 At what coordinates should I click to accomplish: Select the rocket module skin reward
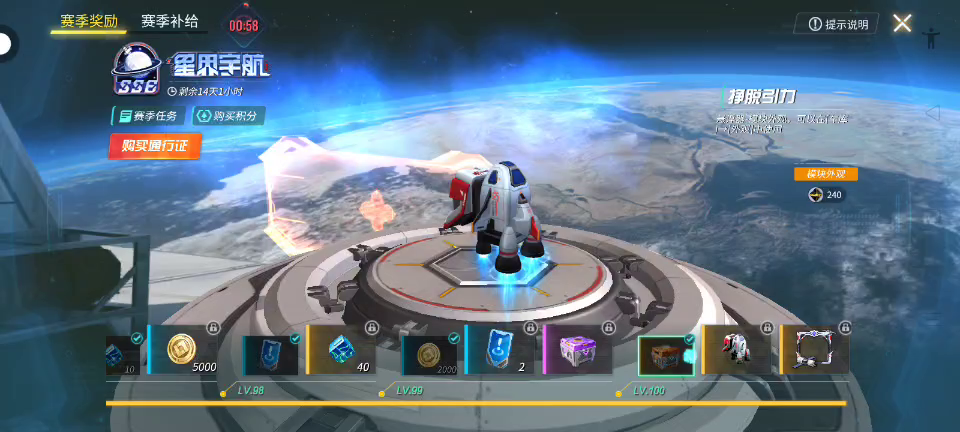click(x=738, y=350)
